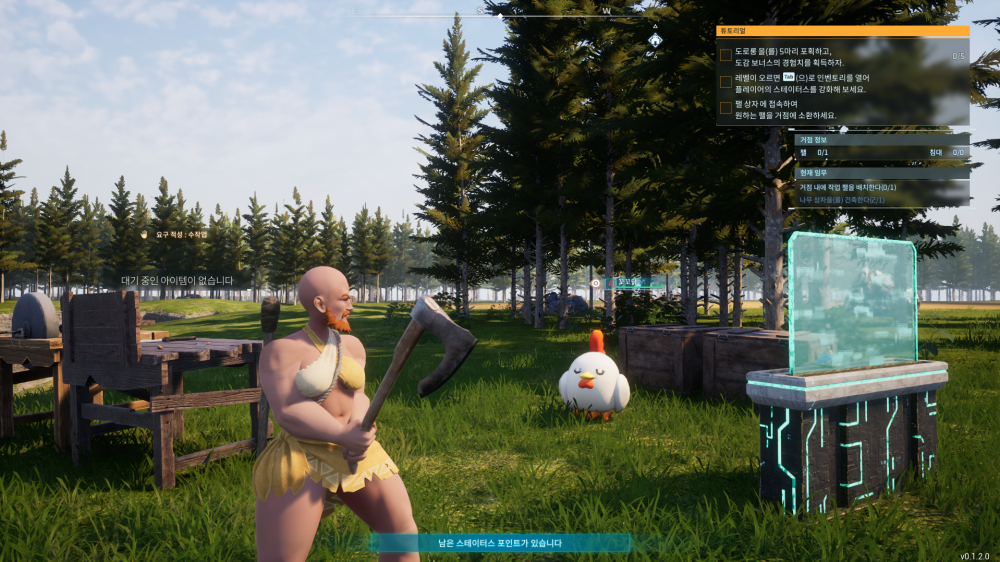
Task: Click the remaining status points notification banner
Action: (x=500, y=543)
